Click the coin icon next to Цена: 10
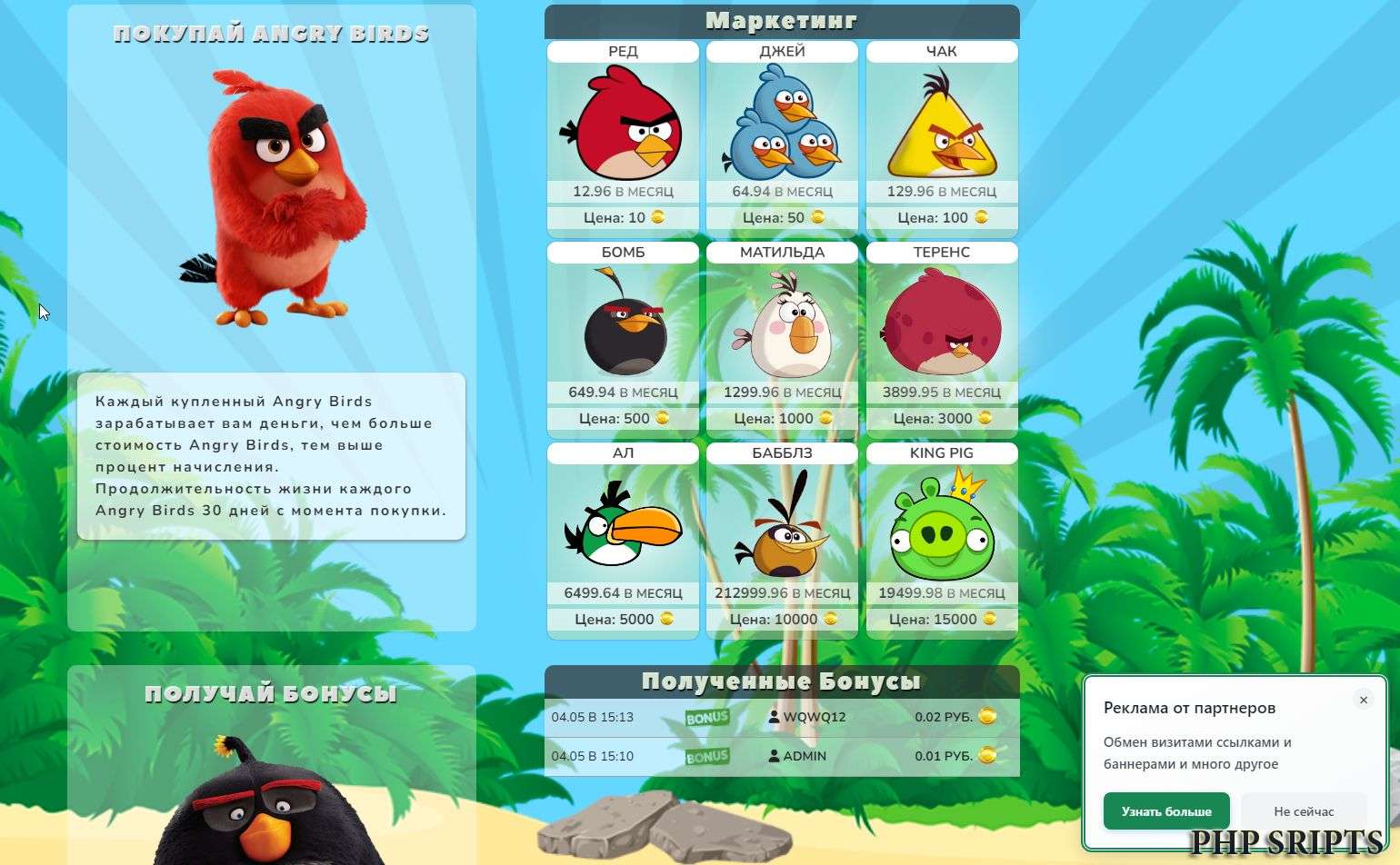The image size is (1400, 865). click(658, 218)
